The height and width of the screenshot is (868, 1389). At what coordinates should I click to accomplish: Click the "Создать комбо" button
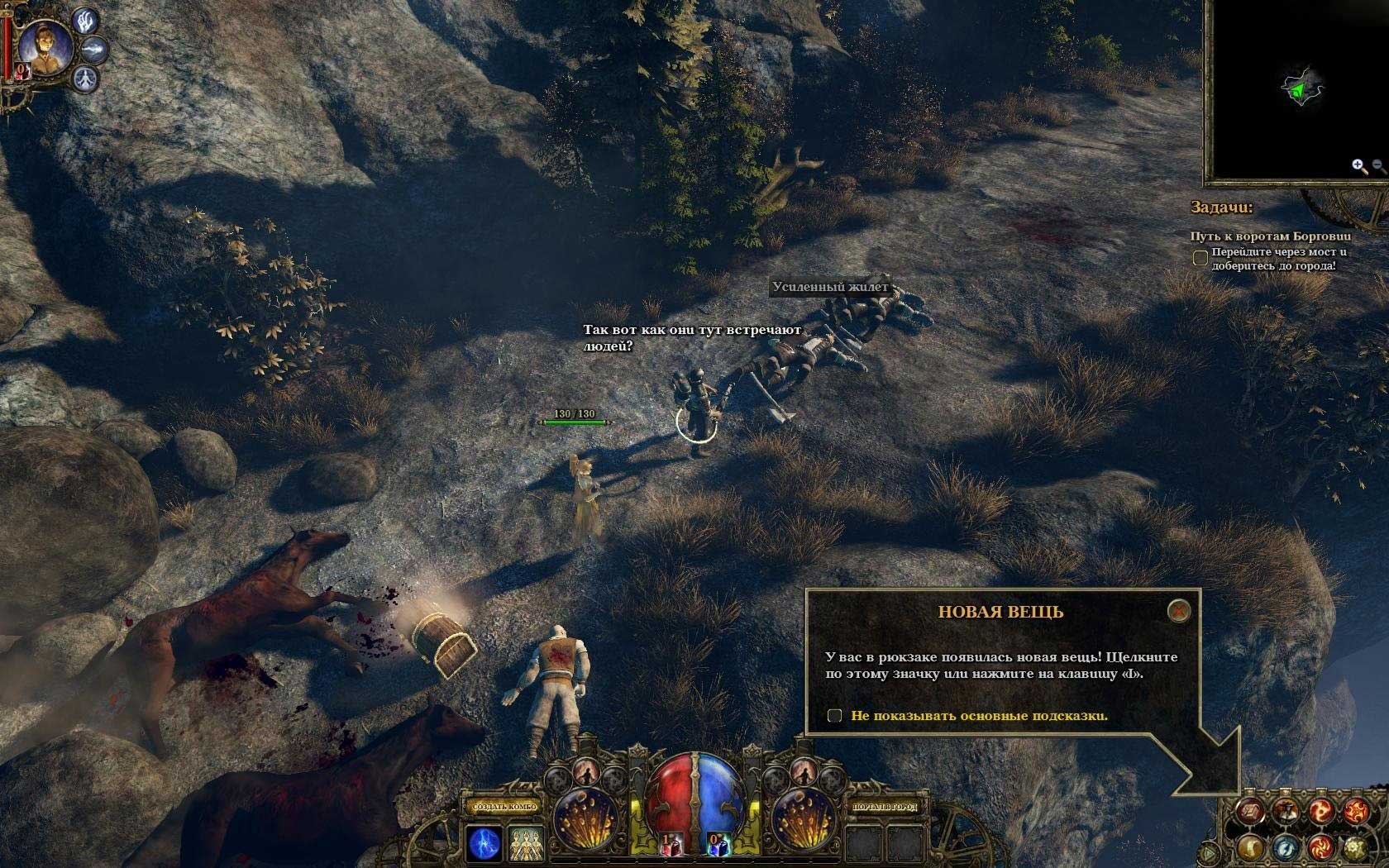coord(504,806)
